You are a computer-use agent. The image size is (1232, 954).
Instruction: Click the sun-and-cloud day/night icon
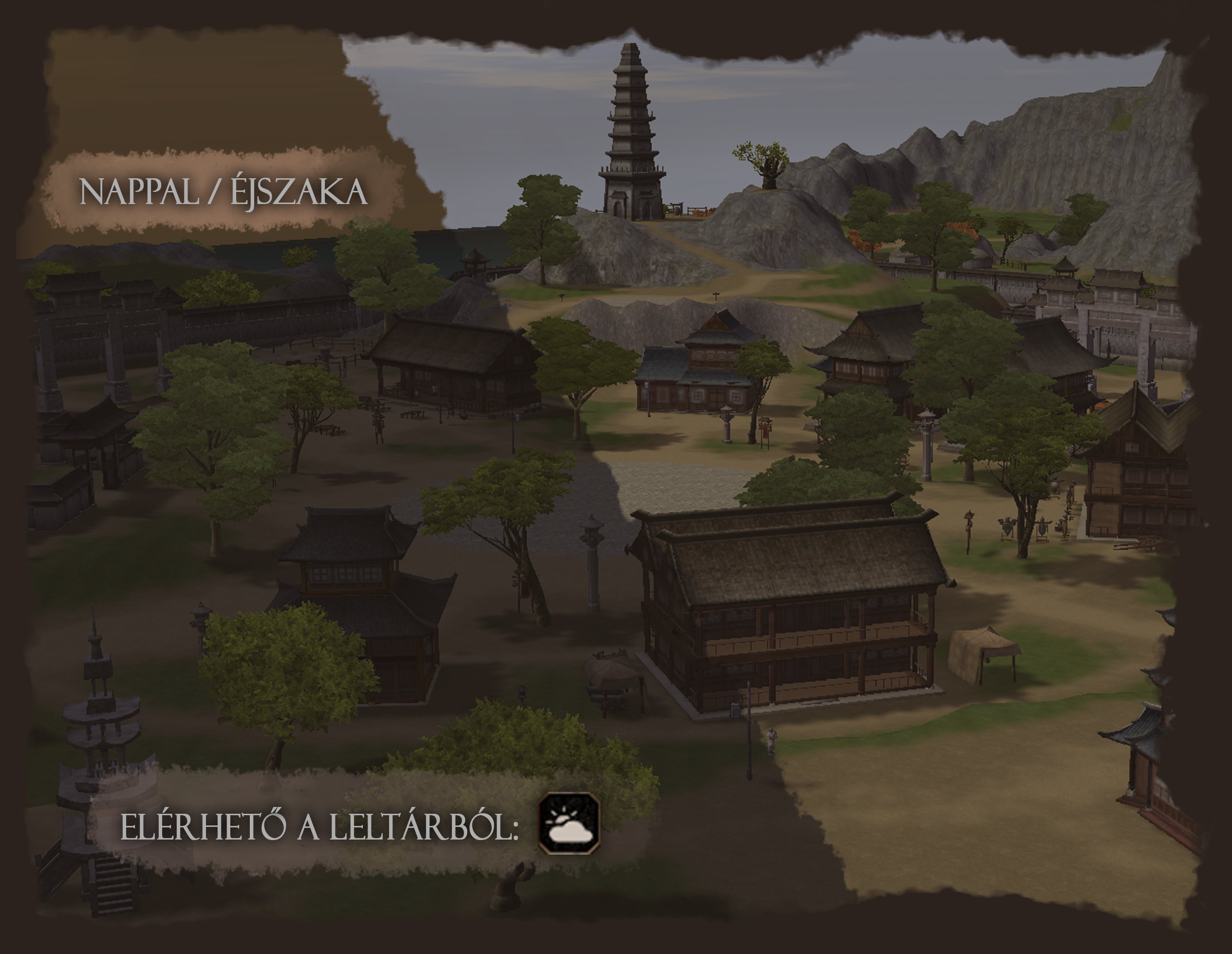coord(569,823)
